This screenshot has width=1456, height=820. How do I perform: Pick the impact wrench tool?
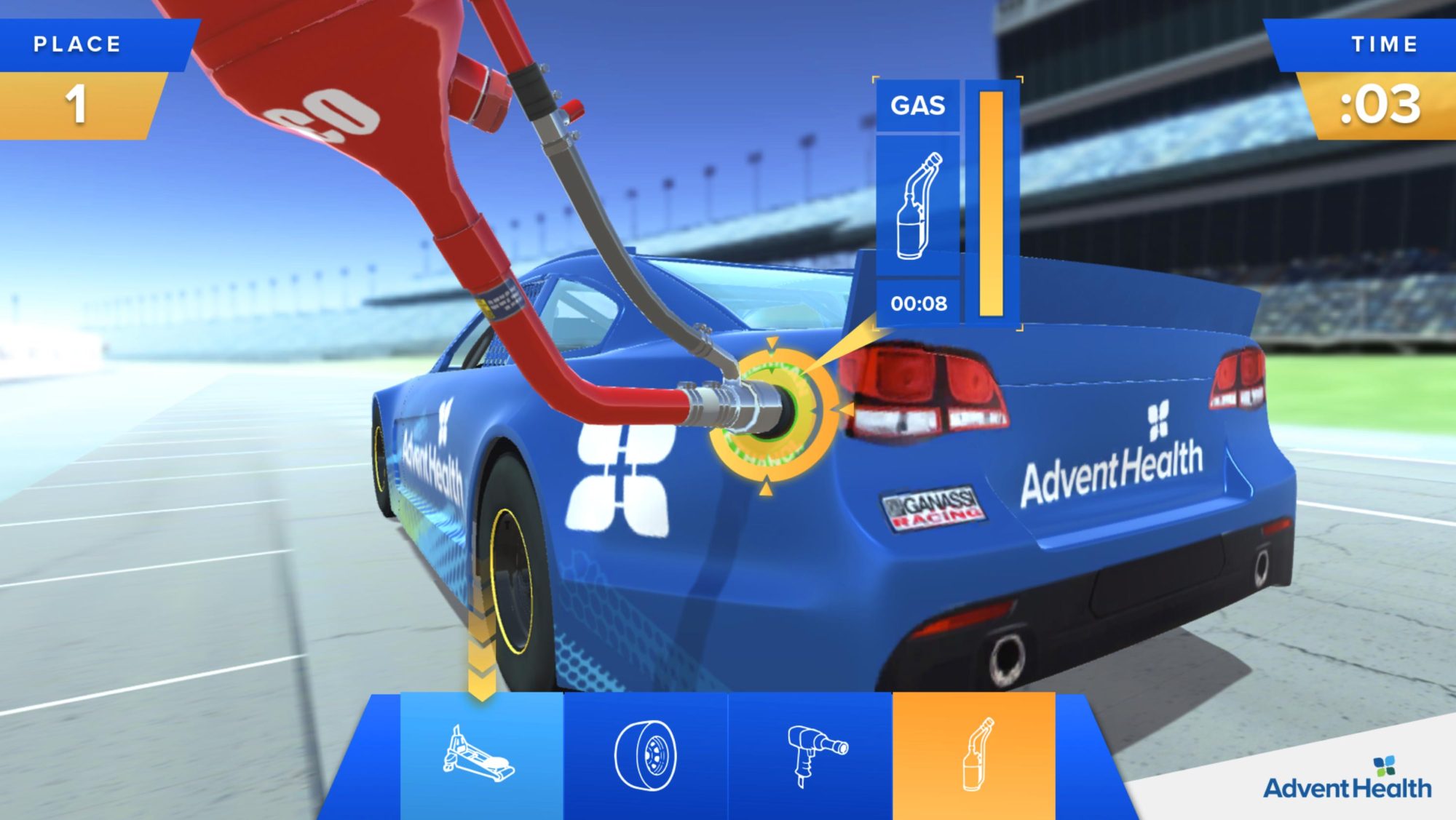click(x=810, y=755)
